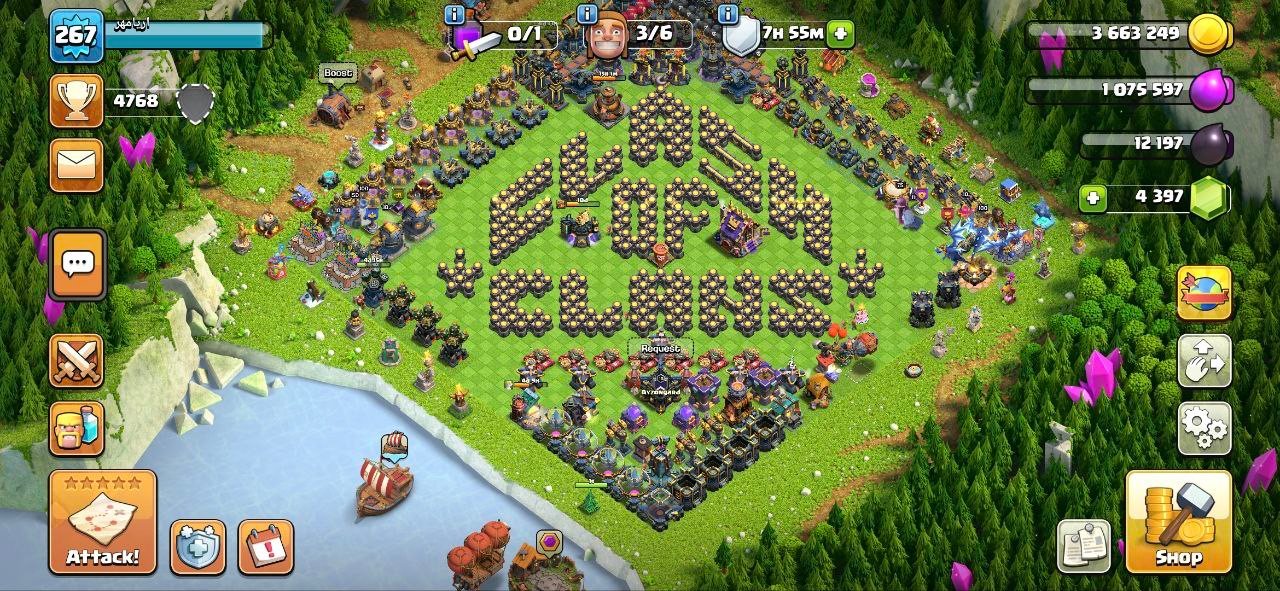
Task: Extend the shield timer with the plus button
Action: pos(840,33)
